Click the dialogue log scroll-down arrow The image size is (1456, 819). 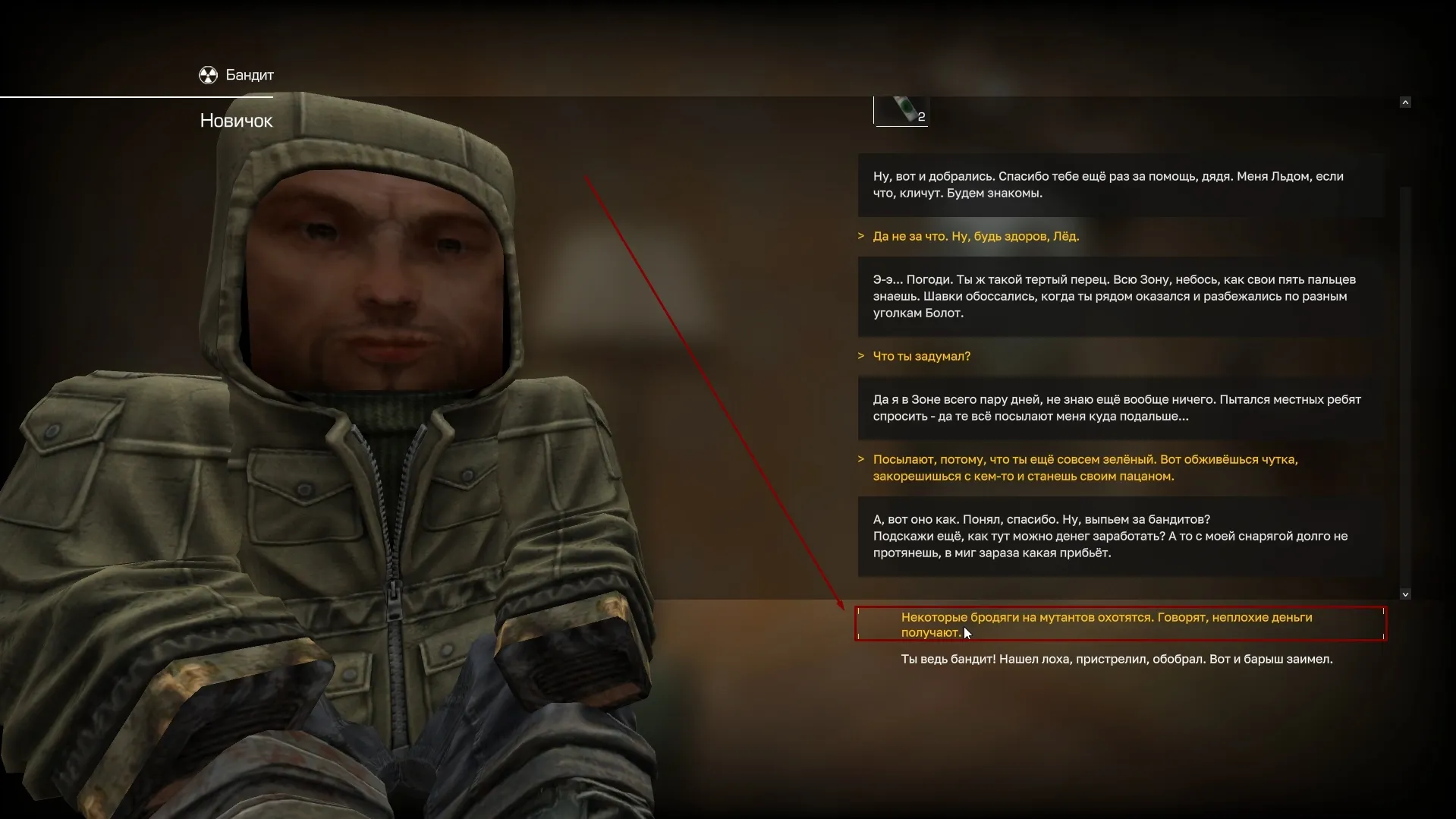[x=1405, y=594]
